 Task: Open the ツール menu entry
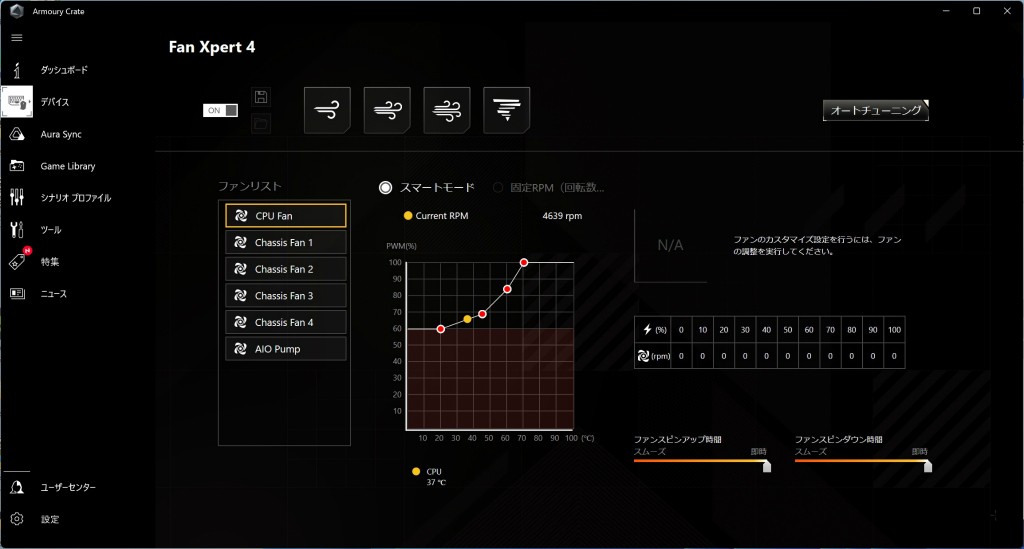tap(50, 230)
